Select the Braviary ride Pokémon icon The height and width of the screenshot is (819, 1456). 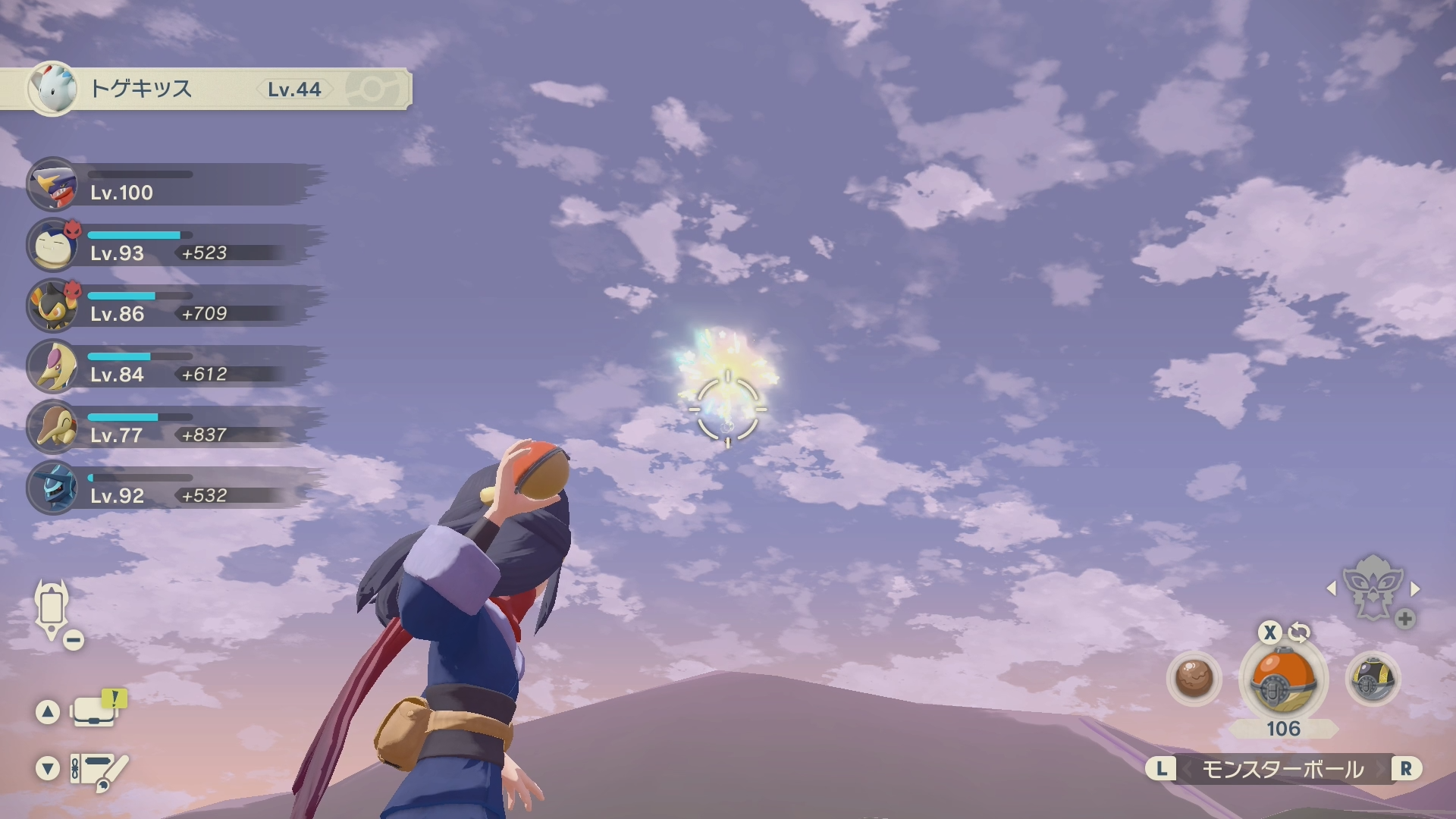point(1372,587)
